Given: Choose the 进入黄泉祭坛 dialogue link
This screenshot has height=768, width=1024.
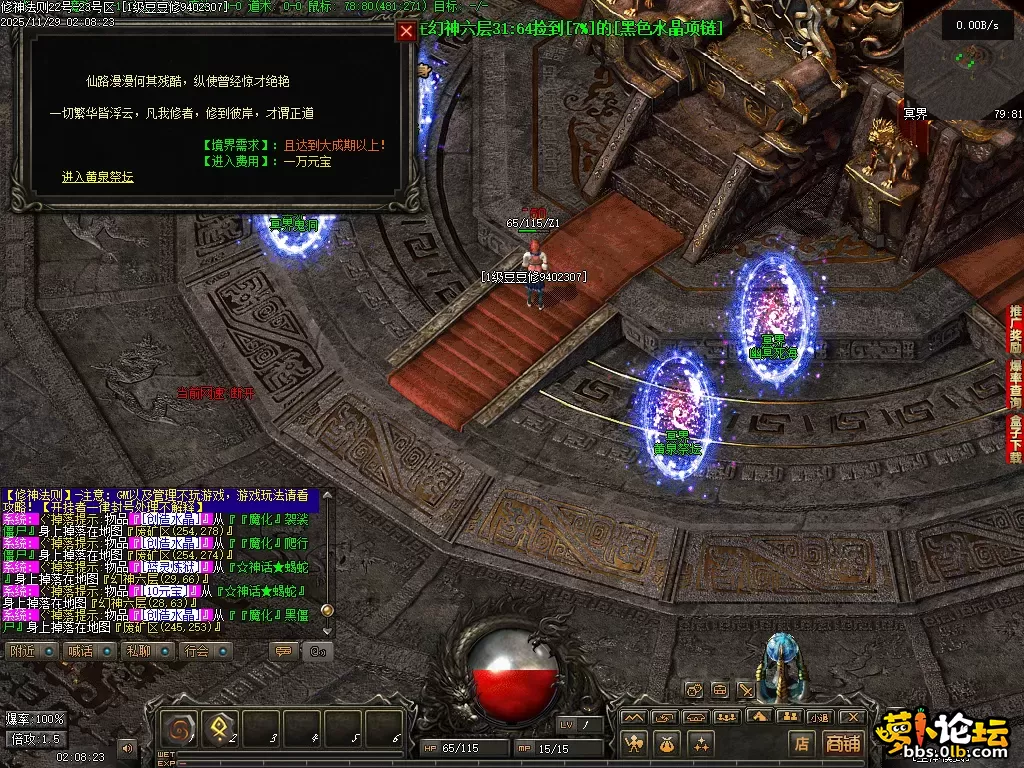Looking at the screenshot, I should pyautogui.click(x=97, y=177).
